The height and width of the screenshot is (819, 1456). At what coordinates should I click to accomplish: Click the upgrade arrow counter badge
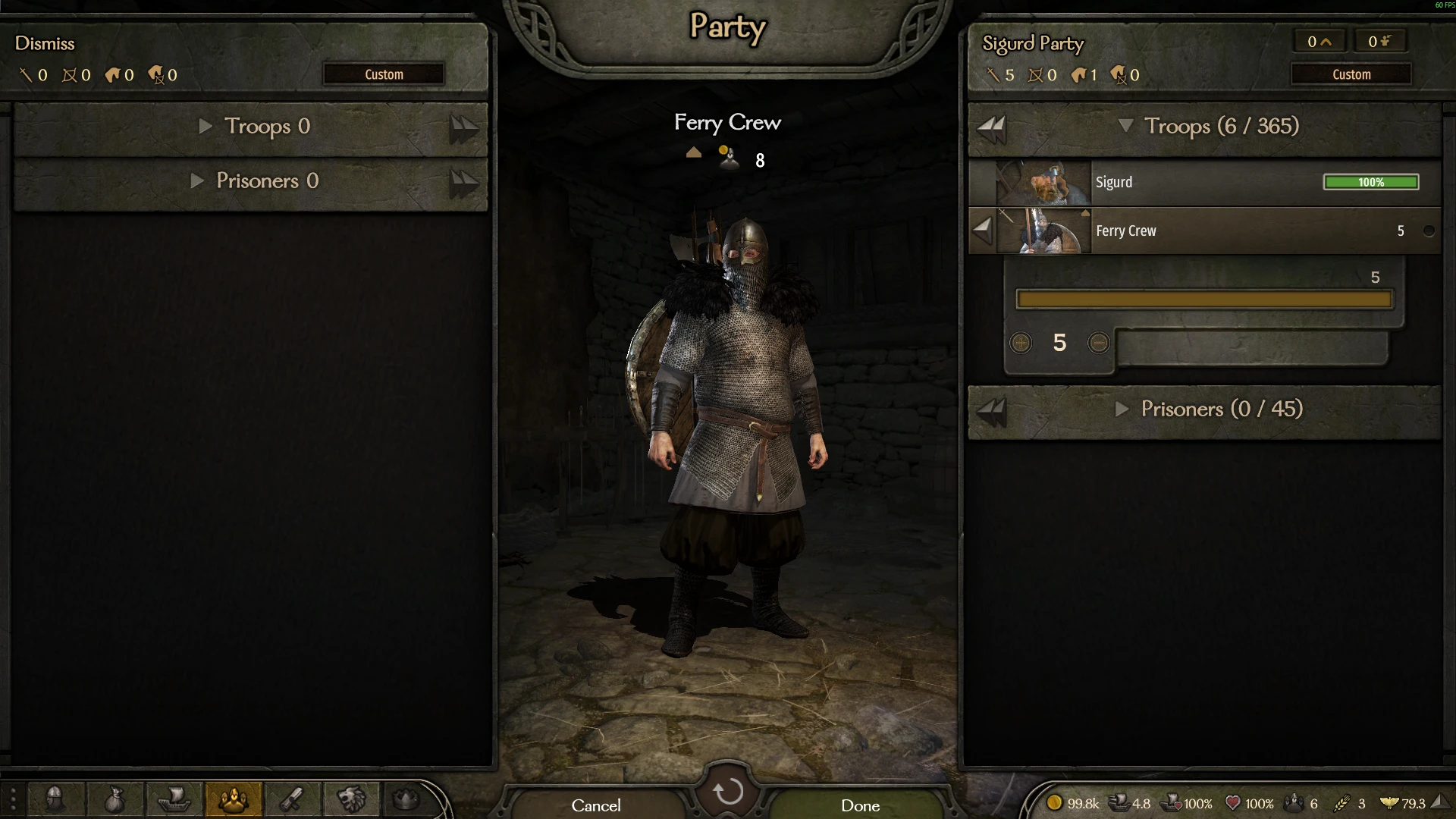tap(1319, 41)
